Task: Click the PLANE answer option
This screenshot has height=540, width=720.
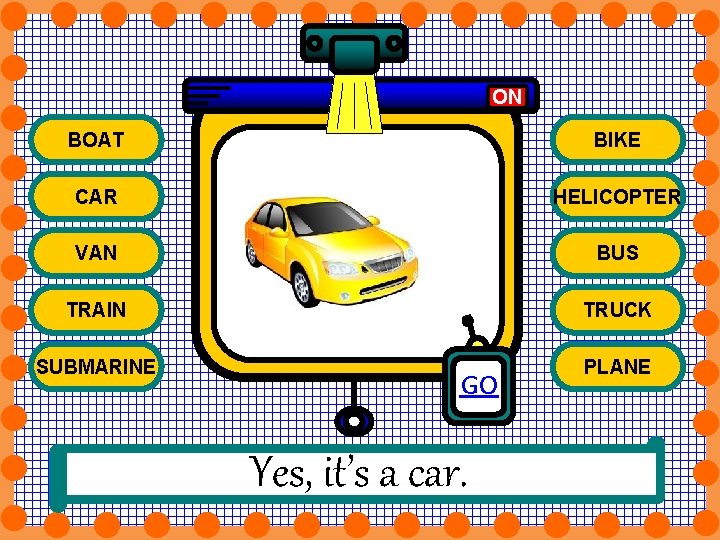Action: (x=617, y=366)
